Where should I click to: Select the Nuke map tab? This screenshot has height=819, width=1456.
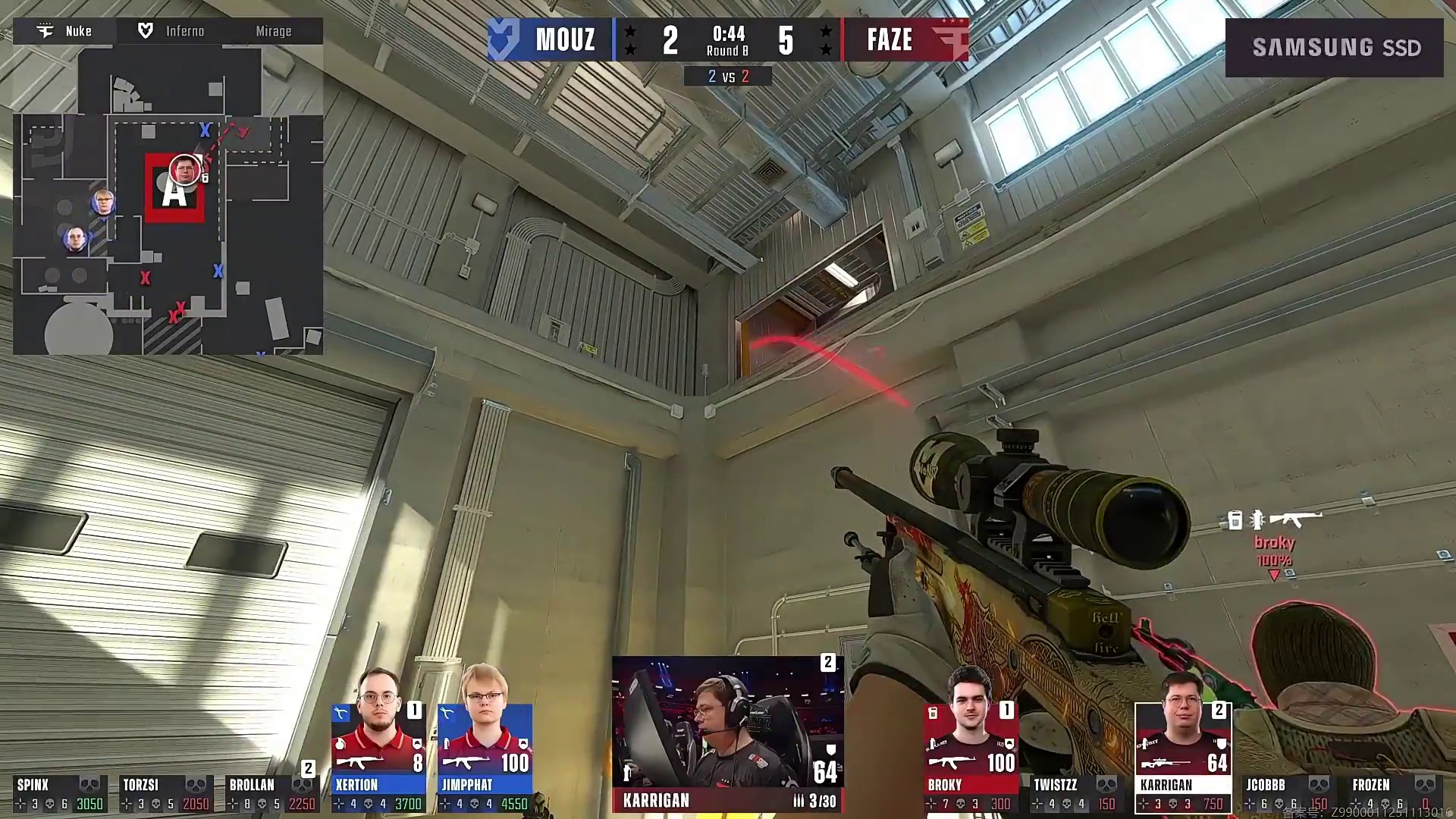pyautogui.click(x=66, y=31)
